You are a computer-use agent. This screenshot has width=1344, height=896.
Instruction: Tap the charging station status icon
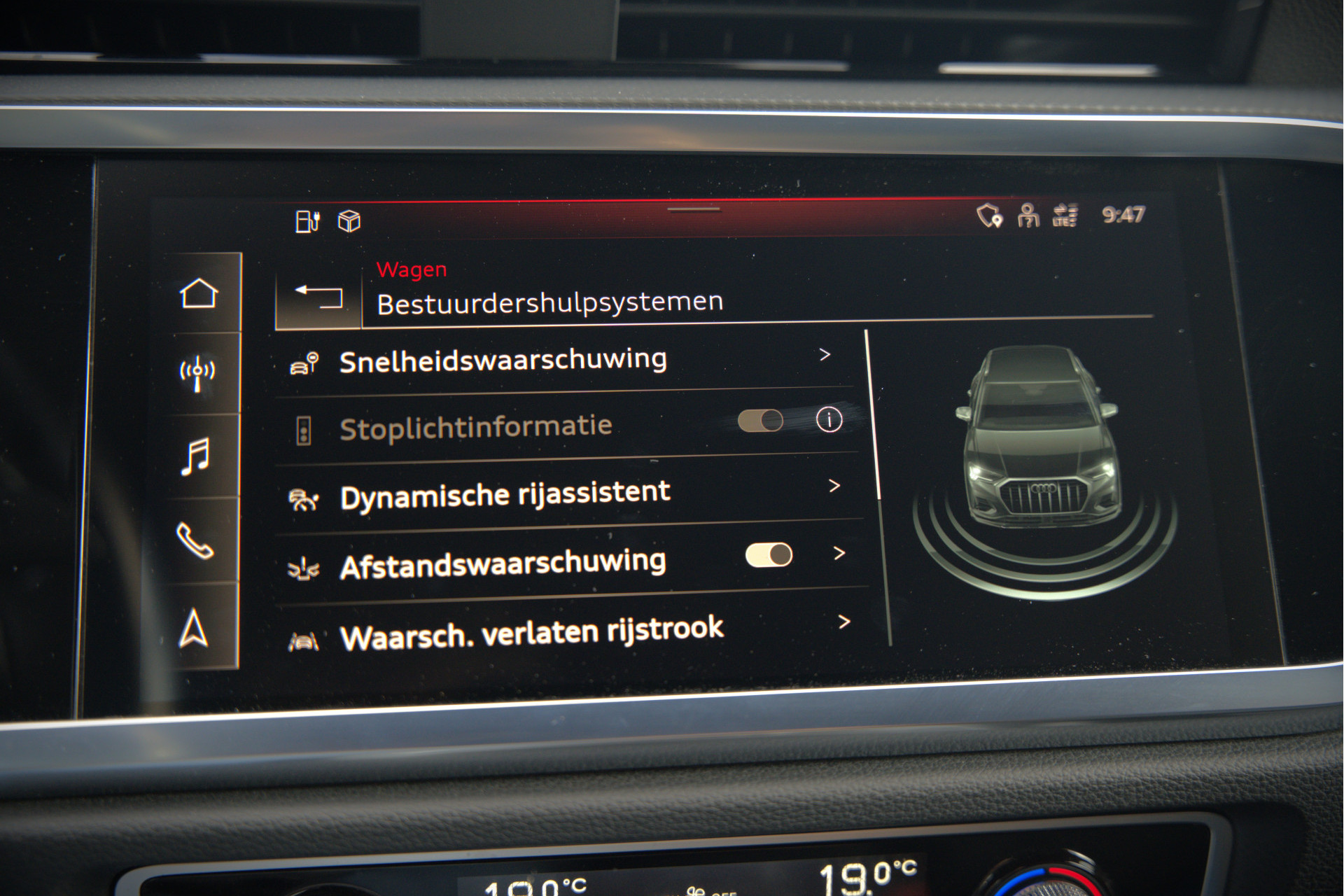pos(307,221)
